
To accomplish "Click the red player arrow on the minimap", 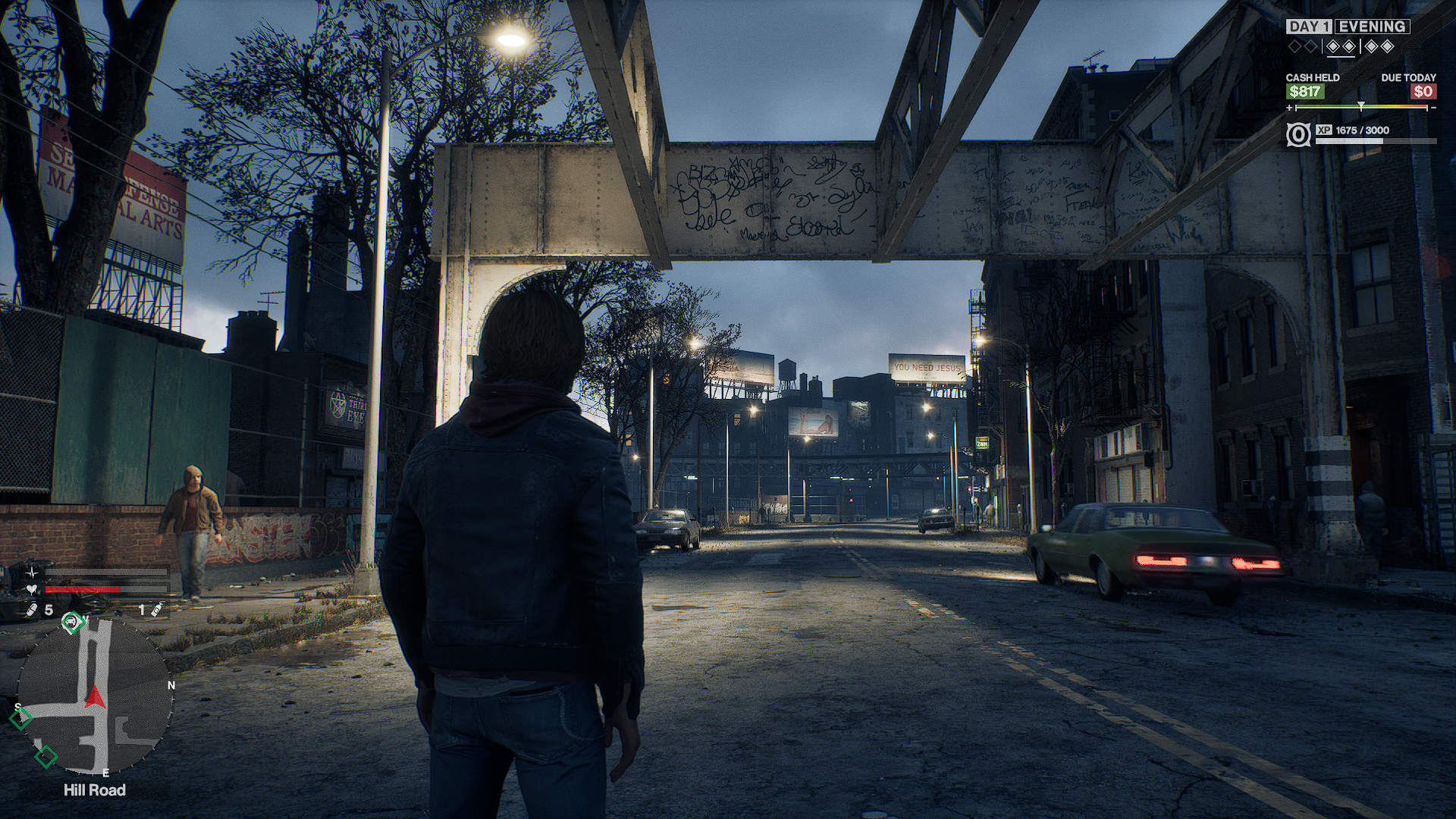I will (x=95, y=696).
